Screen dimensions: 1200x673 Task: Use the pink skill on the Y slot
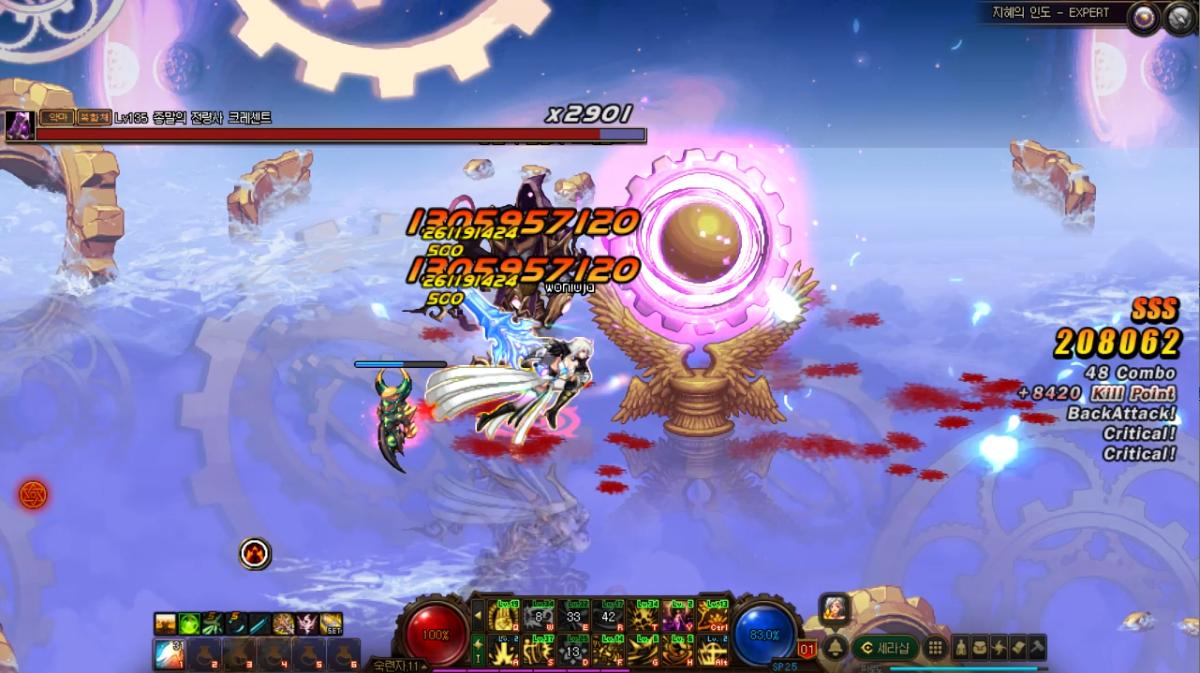(678, 616)
